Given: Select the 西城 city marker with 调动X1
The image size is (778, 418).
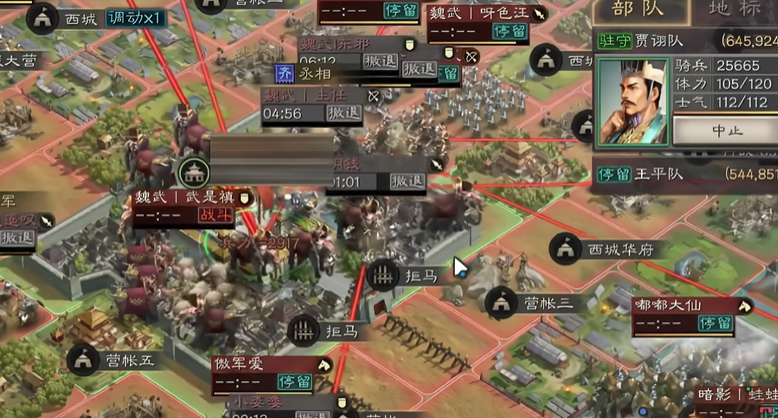Looking at the screenshot, I should click(43, 17).
